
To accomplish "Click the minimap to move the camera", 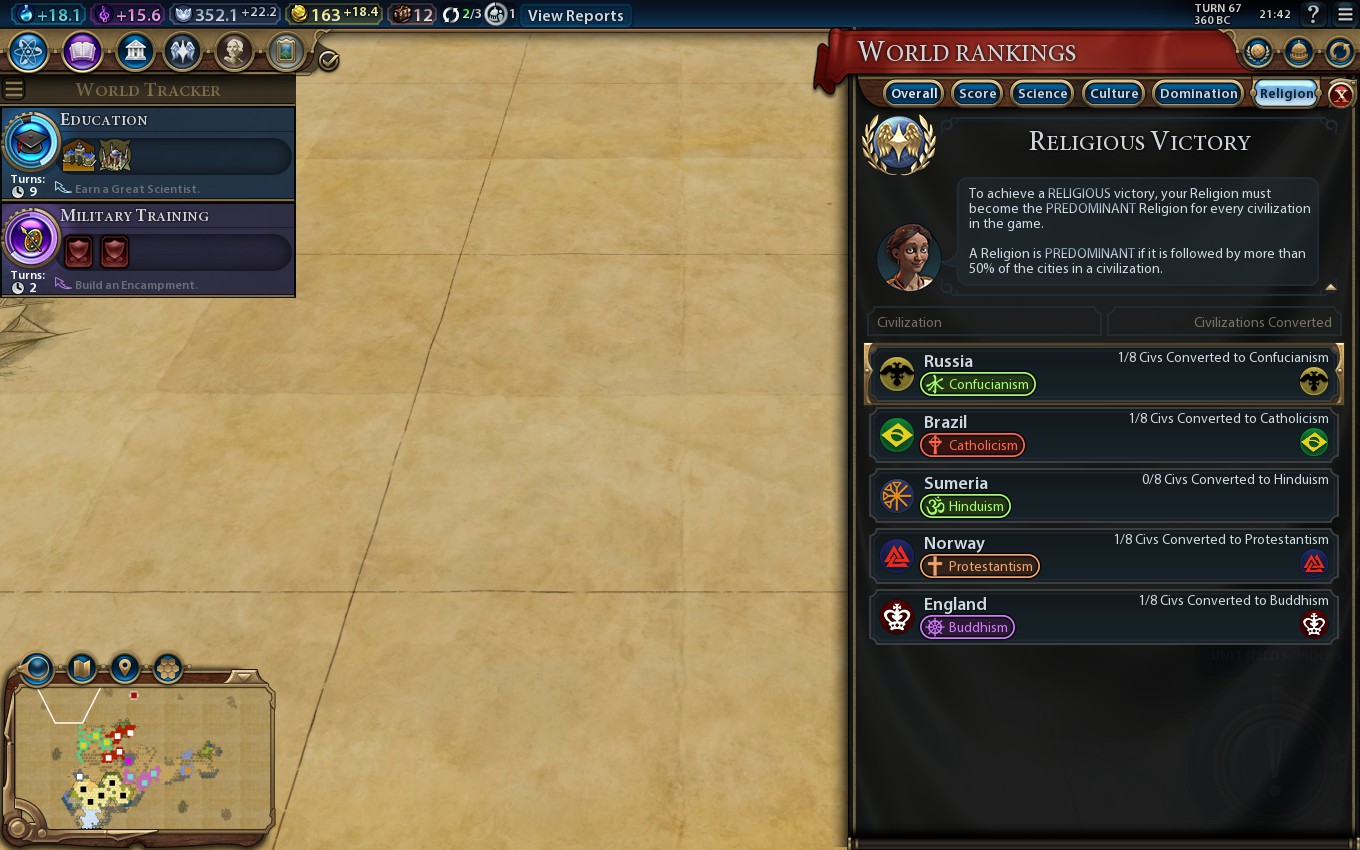I will click(x=140, y=760).
